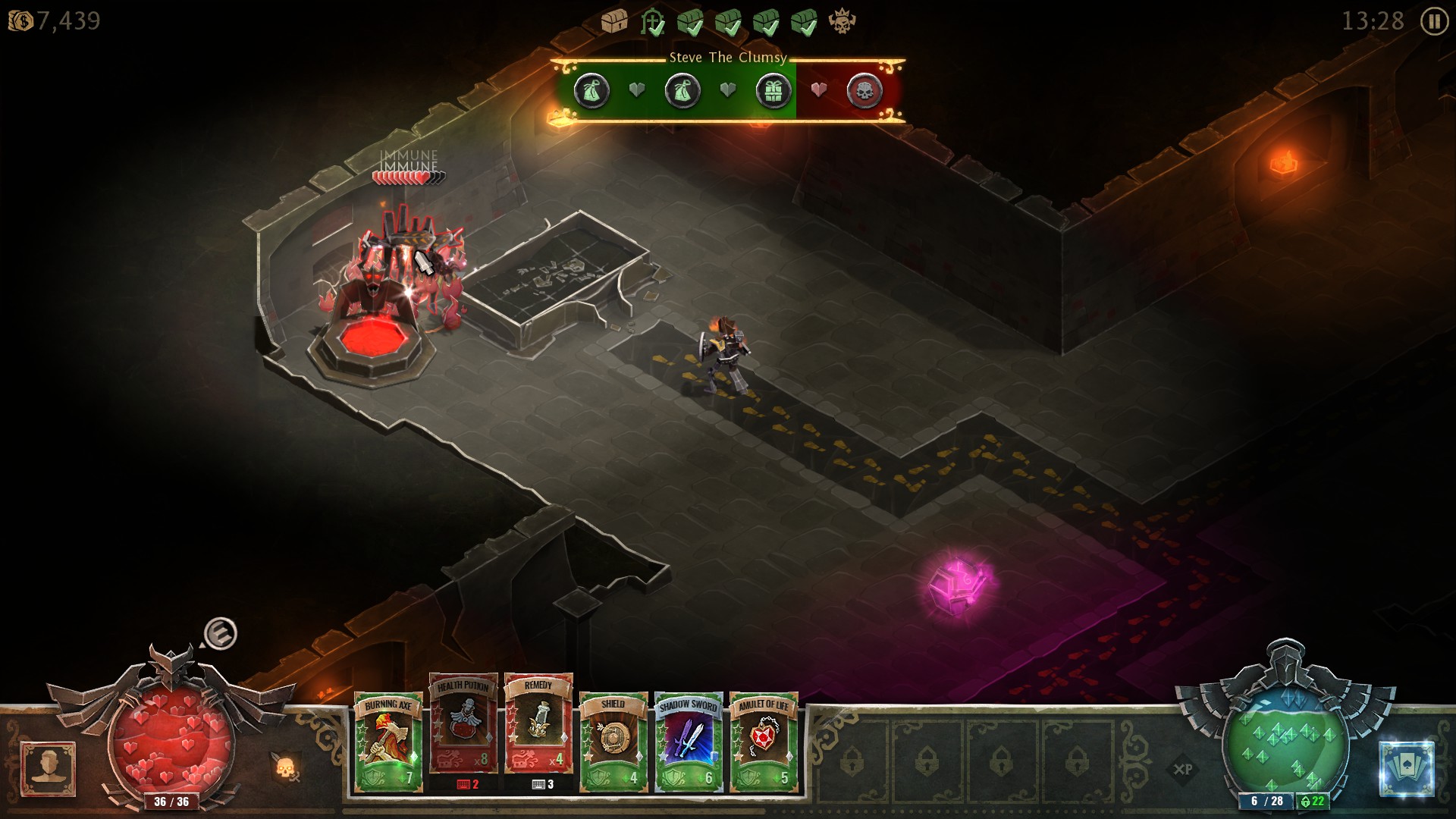1456x819 pixels.
Task: Click the skull icon beside the health orb
Action: coord(286,769)
